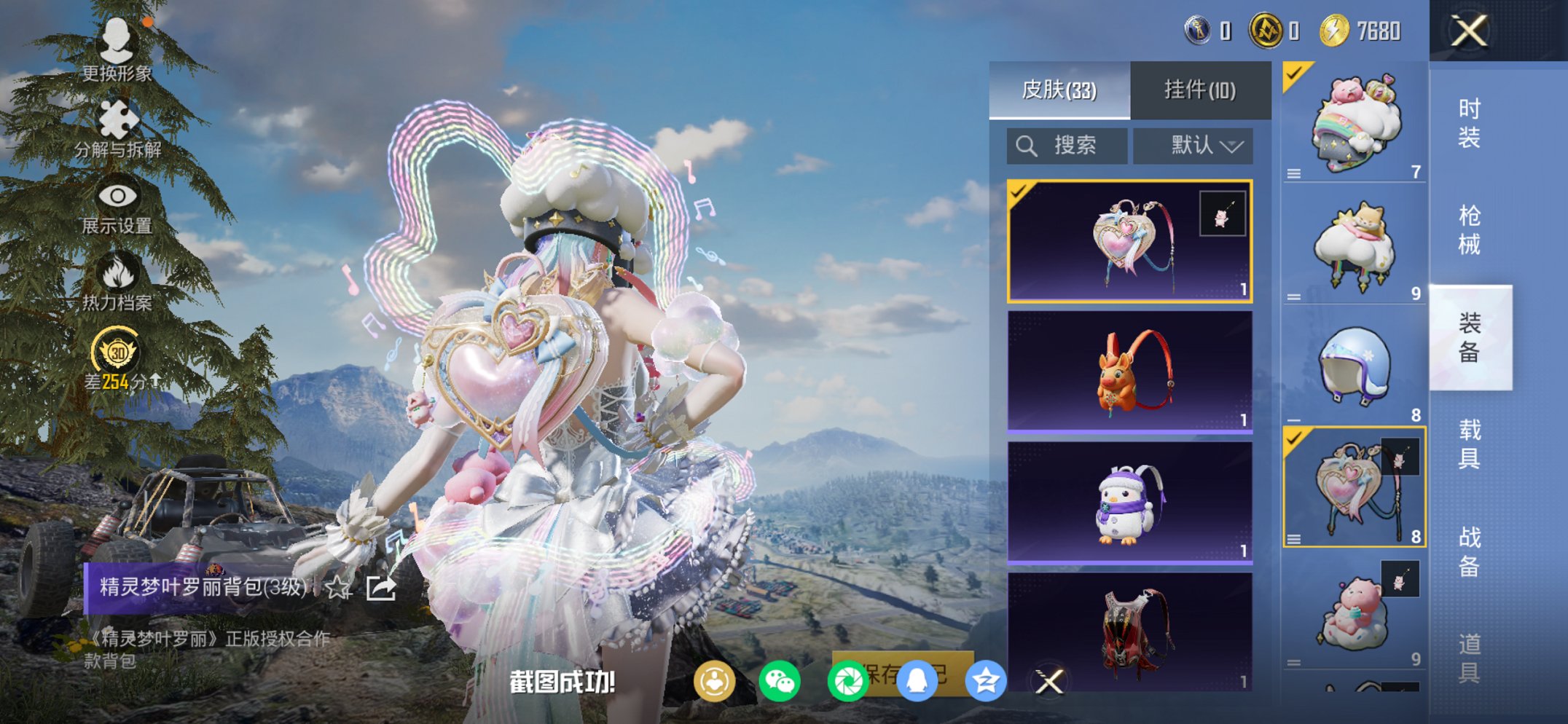Expand the search bar field
Viewport: 1568px width, 724px height.
1066,145
